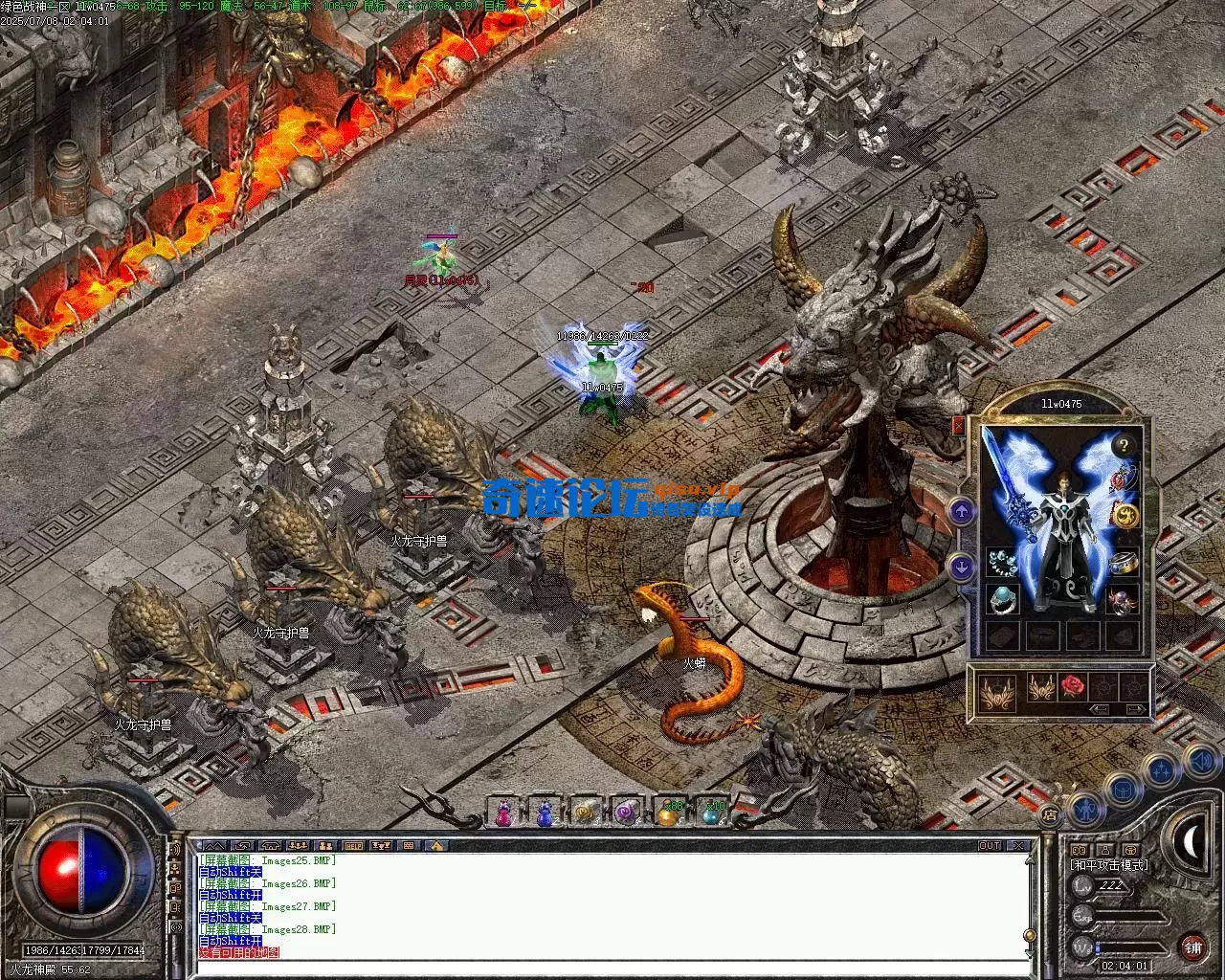Select the red rose item slot
This screenshot has width=1225, height=980.
tap(1075, 686)
